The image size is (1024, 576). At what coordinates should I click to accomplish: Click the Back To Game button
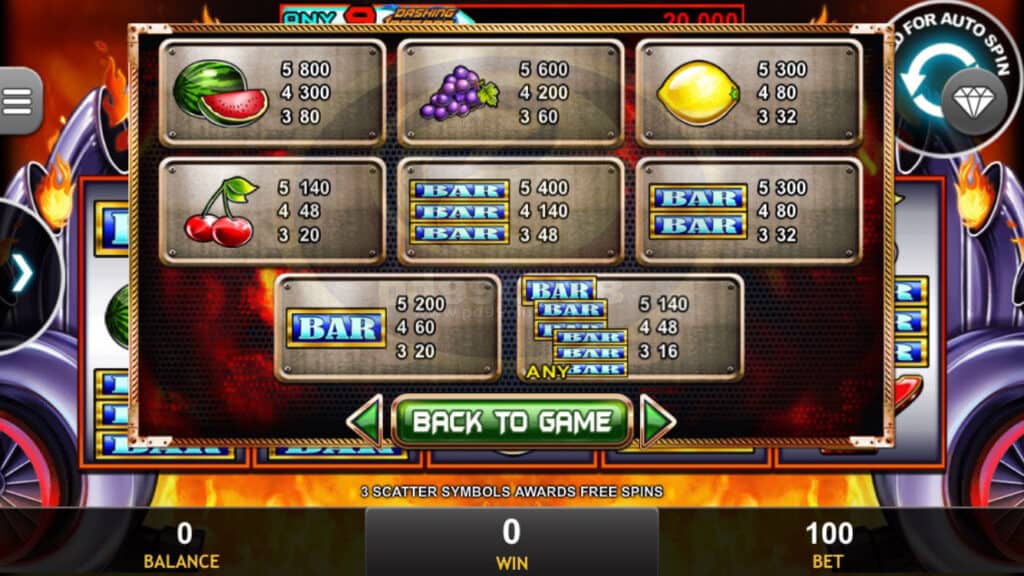tap(511, 421)
